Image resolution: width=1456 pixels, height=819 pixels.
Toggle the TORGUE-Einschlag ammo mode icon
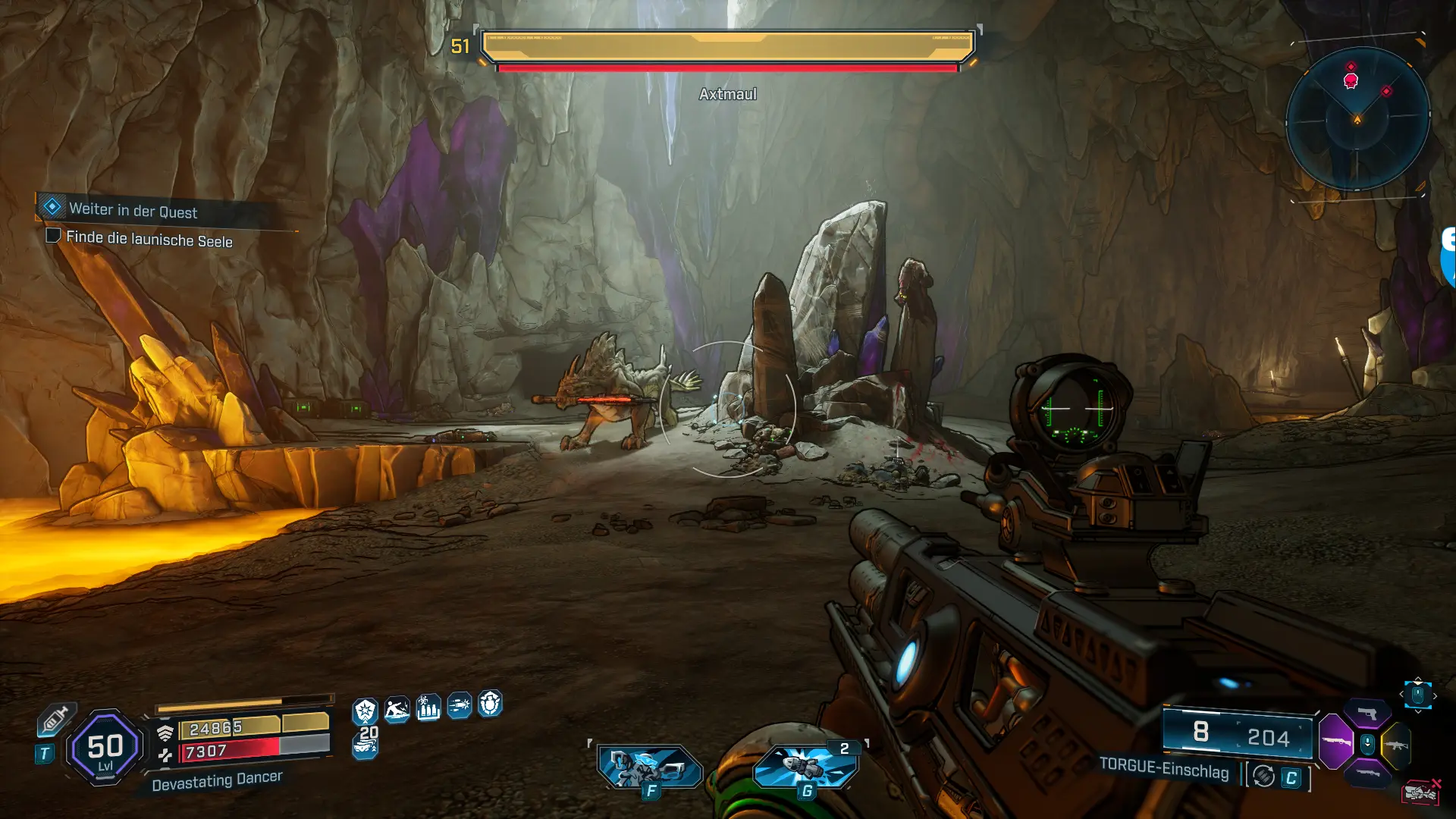(1263, 777)
